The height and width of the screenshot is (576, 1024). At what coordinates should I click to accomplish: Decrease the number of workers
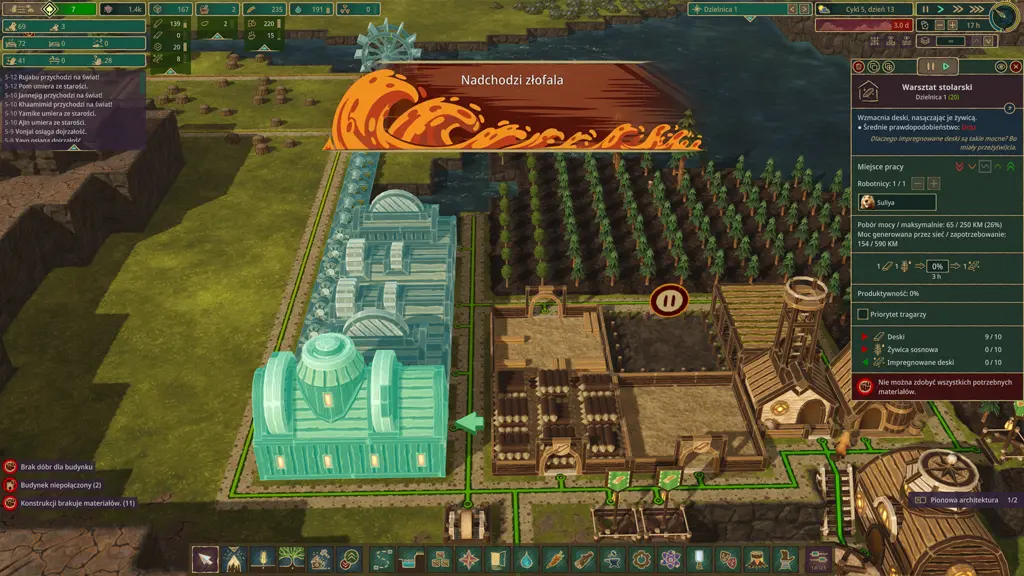[918, 183]
